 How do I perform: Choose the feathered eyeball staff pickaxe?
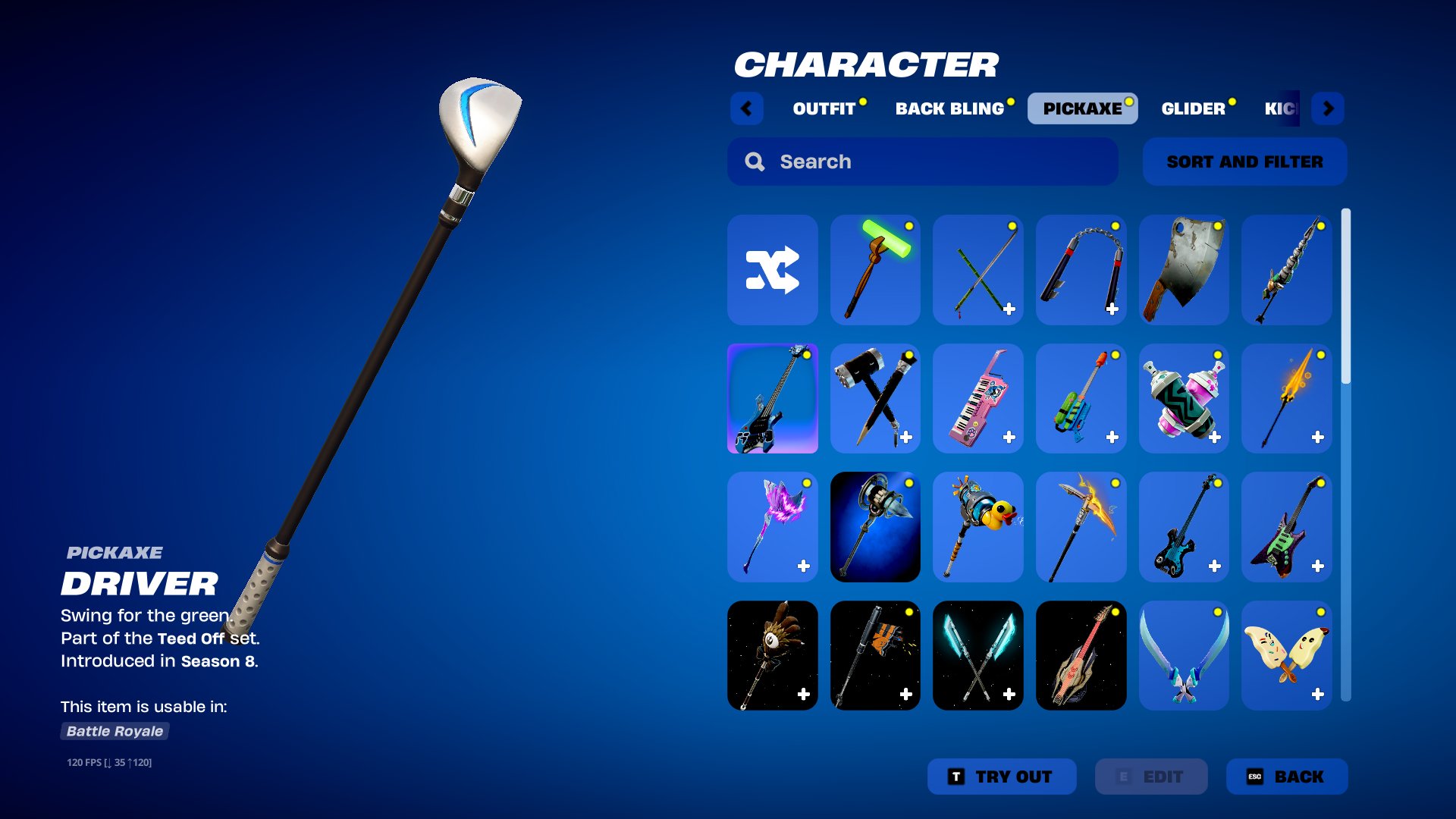click(x=772, y=656)
